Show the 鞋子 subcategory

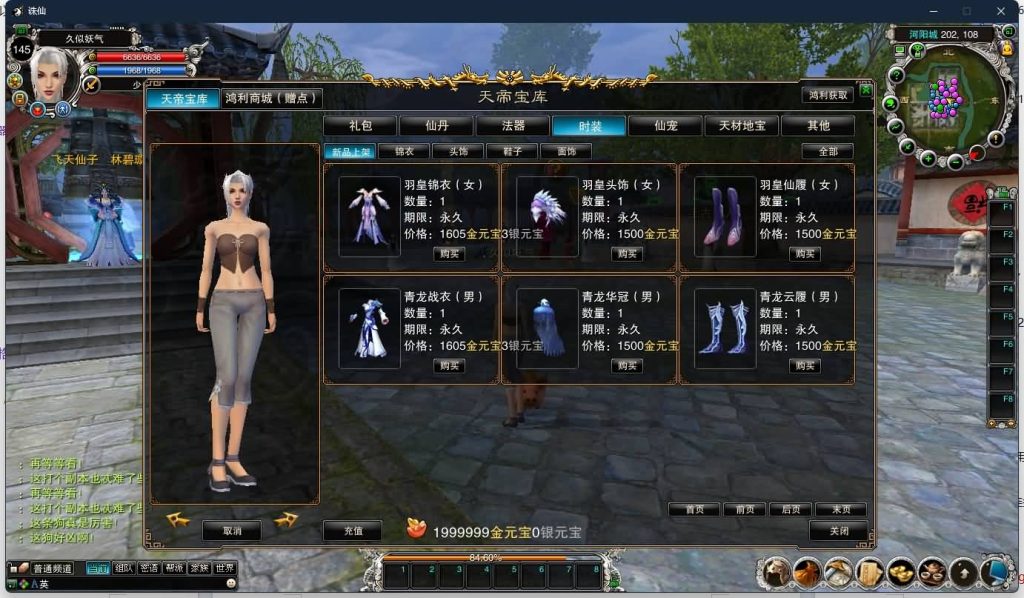512,152
